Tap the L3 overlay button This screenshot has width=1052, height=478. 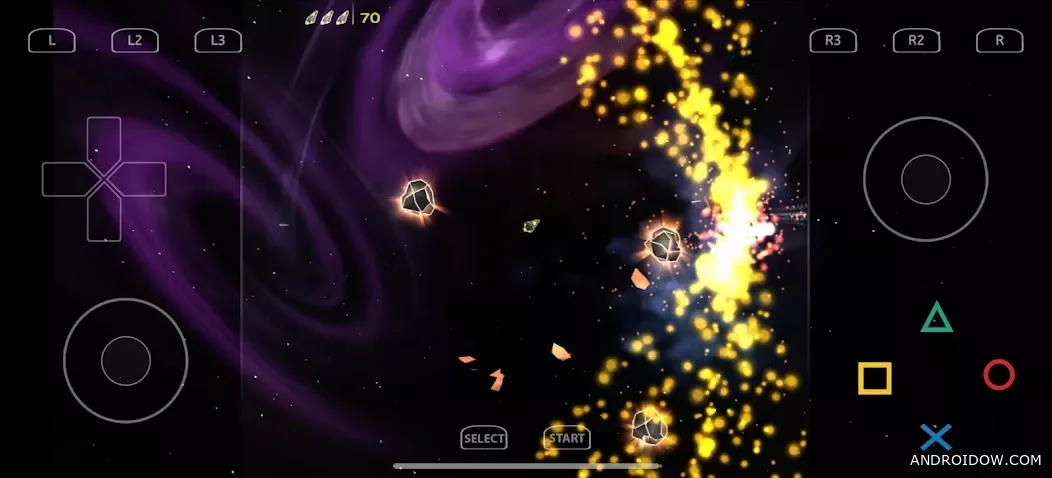click(218, 41)
